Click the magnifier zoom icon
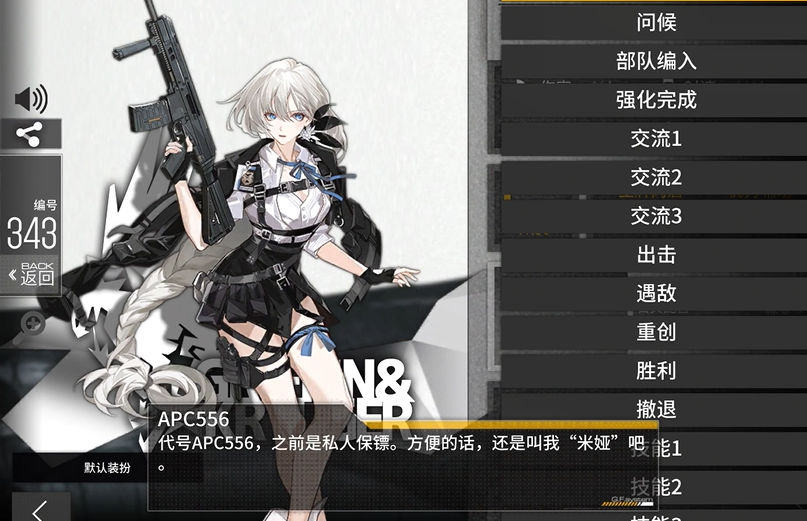The image size is (807, 521). coord(33,323)
